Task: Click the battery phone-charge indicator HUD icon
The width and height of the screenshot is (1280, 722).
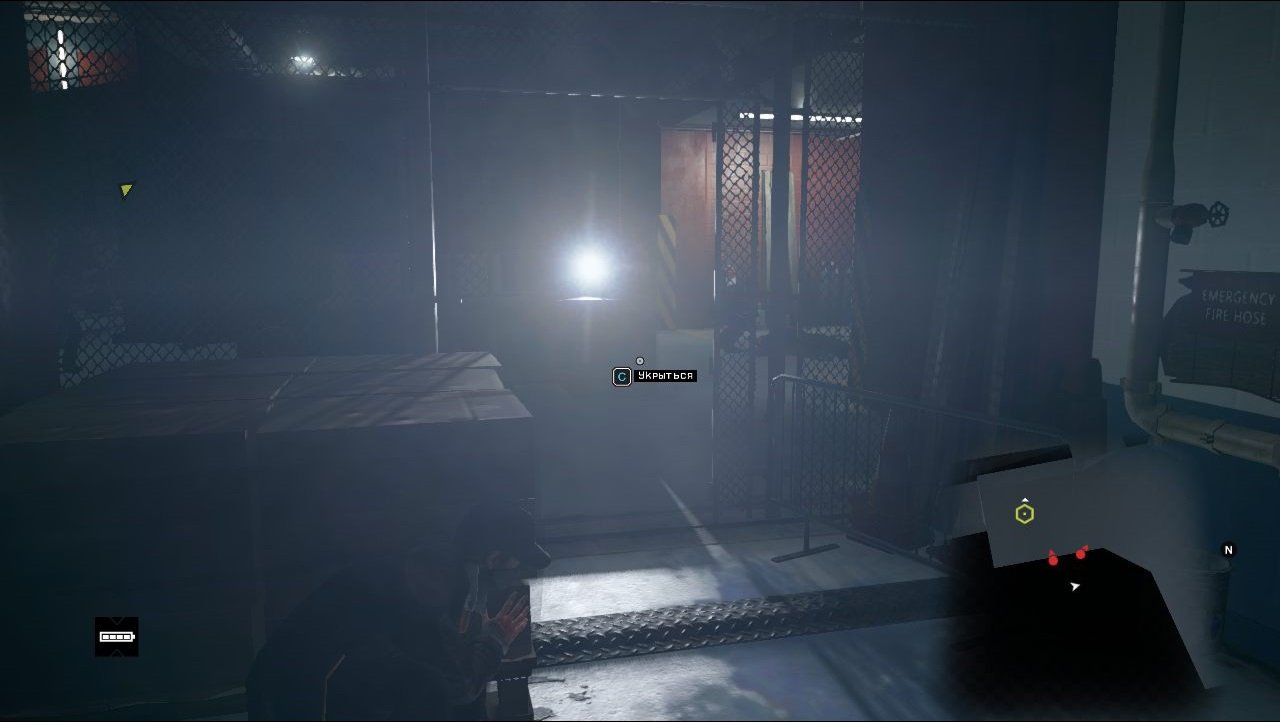Action: tap(117, 637)
